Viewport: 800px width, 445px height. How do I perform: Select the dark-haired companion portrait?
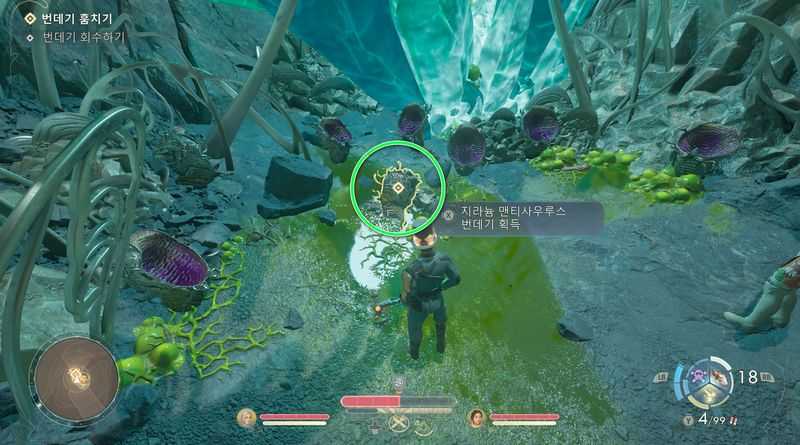(x=476, y=418)
